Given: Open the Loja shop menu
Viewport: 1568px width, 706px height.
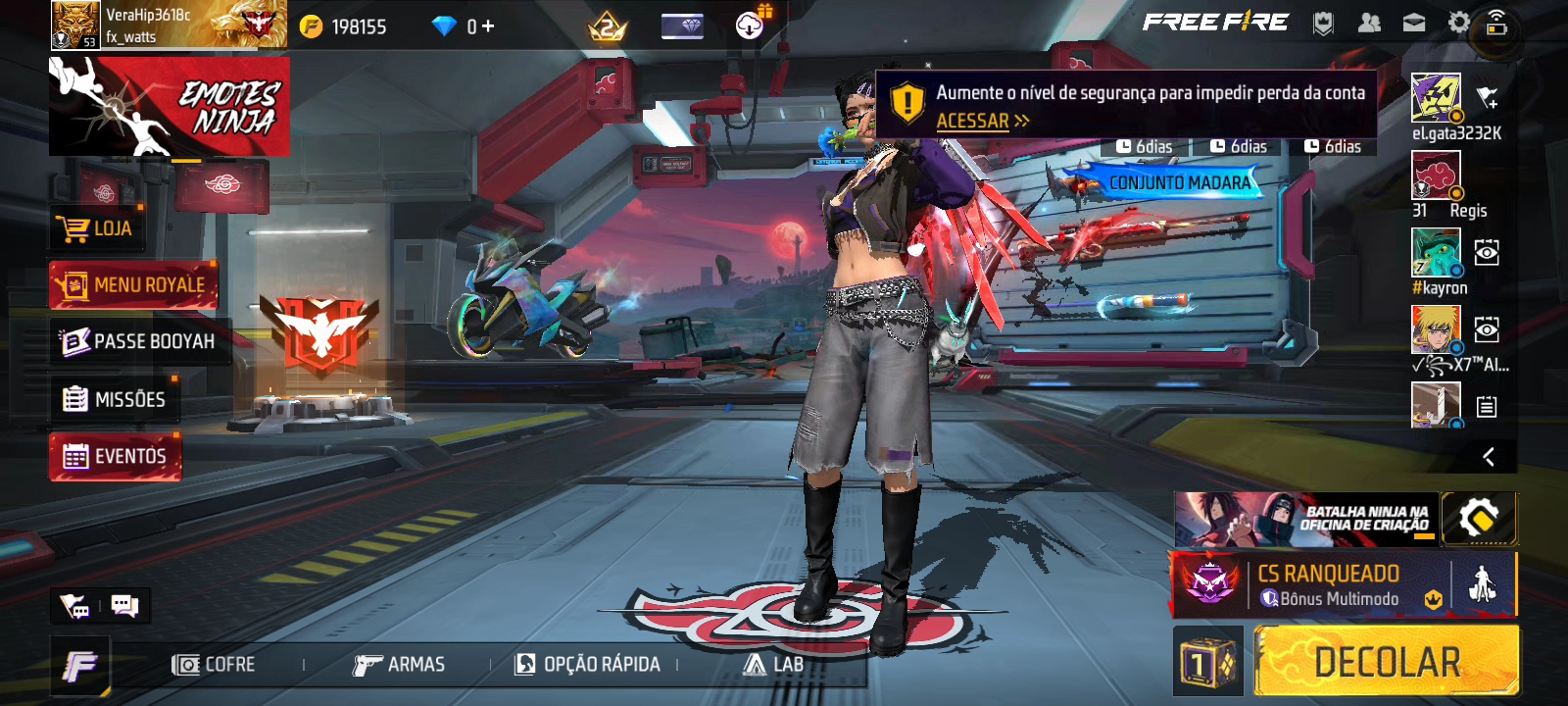Looking at the screenshot, I should pos(96,228).
